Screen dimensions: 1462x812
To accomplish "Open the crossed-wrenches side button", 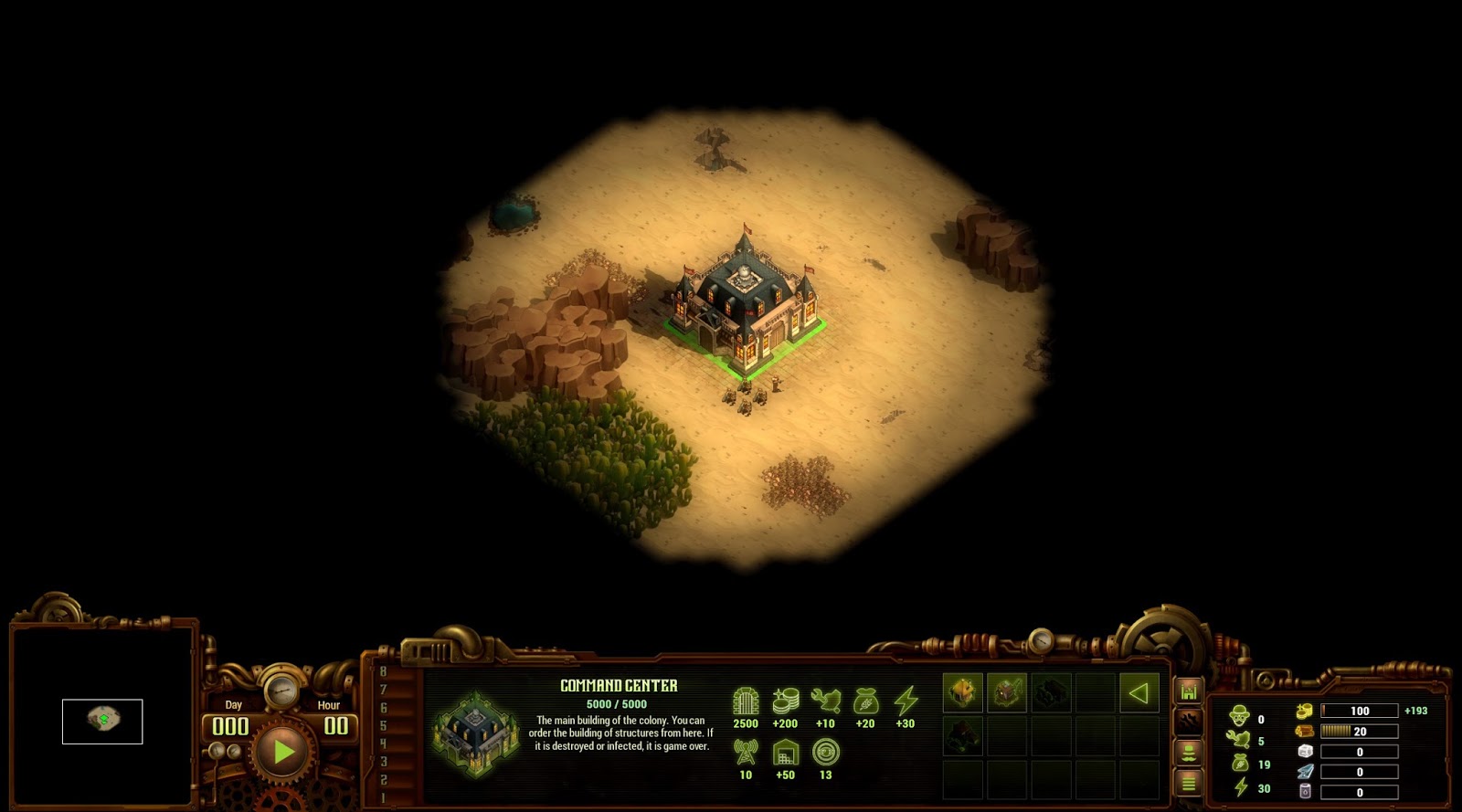I will [x=1188, y=722].
